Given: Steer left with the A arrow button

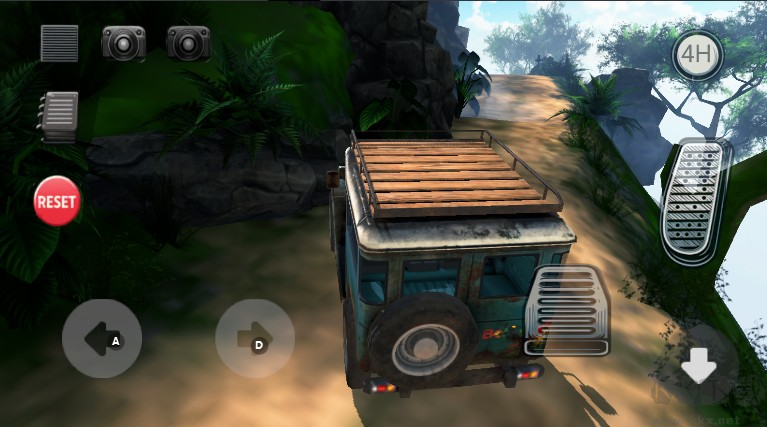Looking at the screenshot, I should click(x=102, y=338).
